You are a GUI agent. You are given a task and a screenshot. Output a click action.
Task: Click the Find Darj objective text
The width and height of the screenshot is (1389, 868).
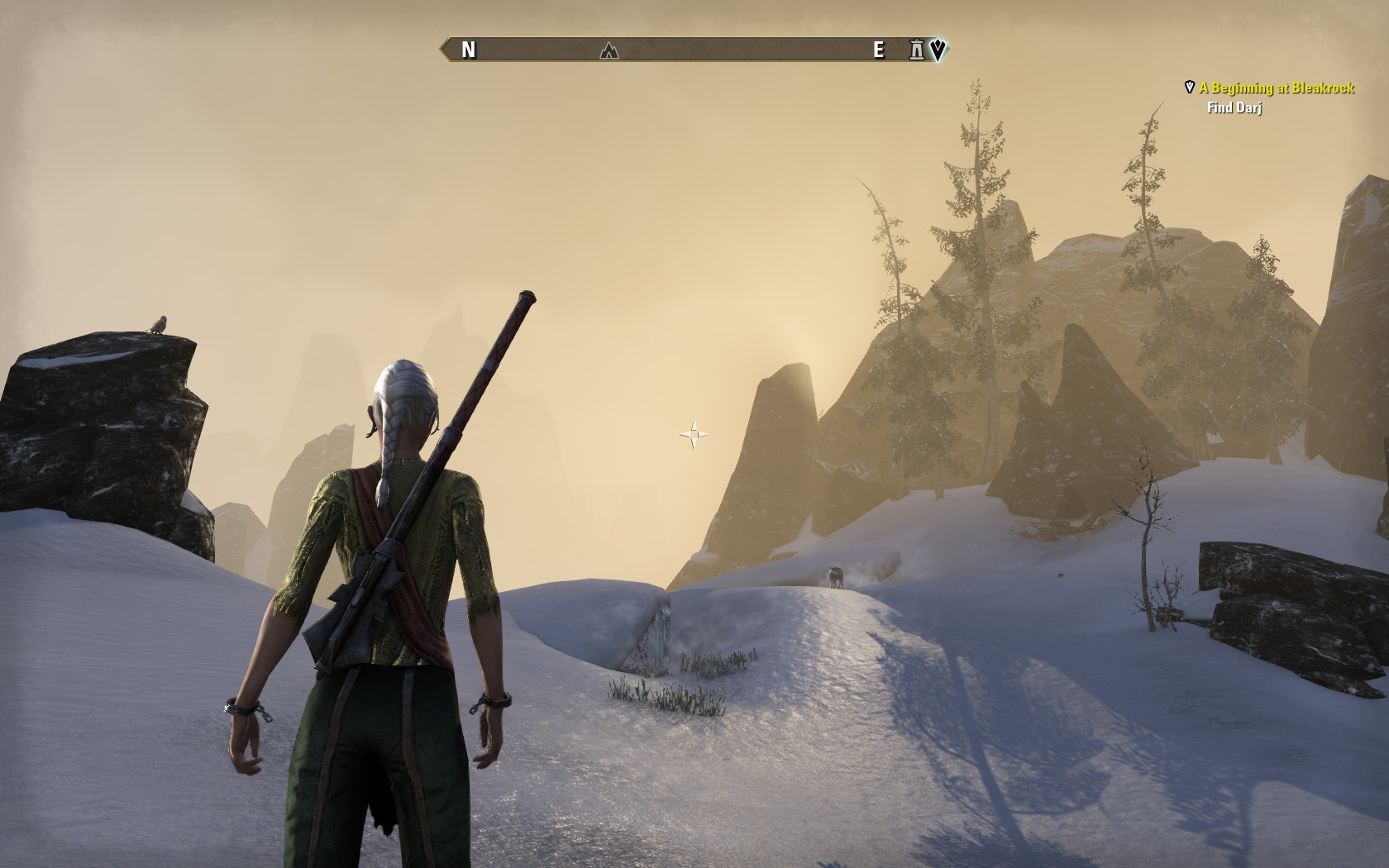click(x=1234, y=107)
